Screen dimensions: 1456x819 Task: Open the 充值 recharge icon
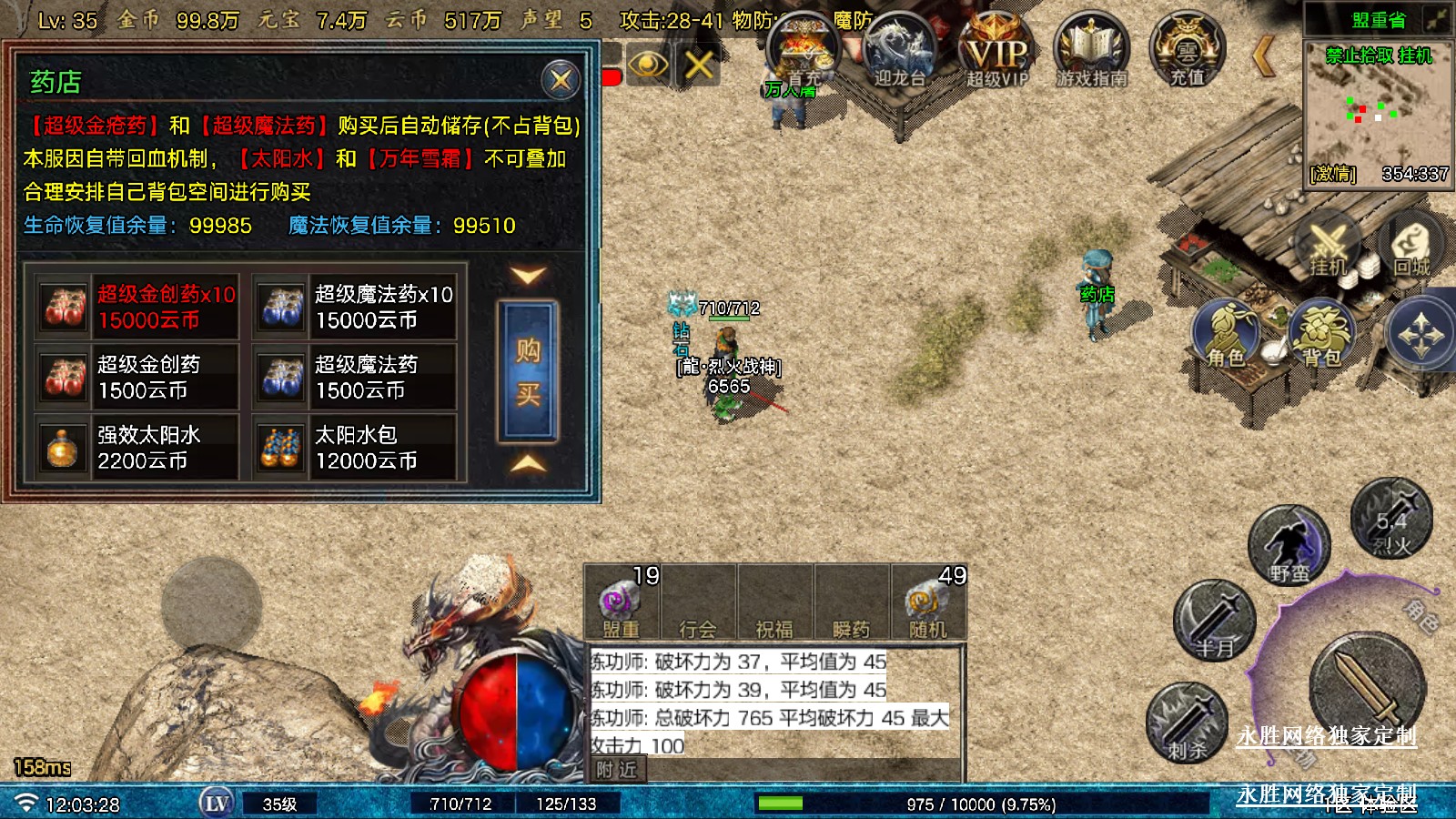point(1188,51)
